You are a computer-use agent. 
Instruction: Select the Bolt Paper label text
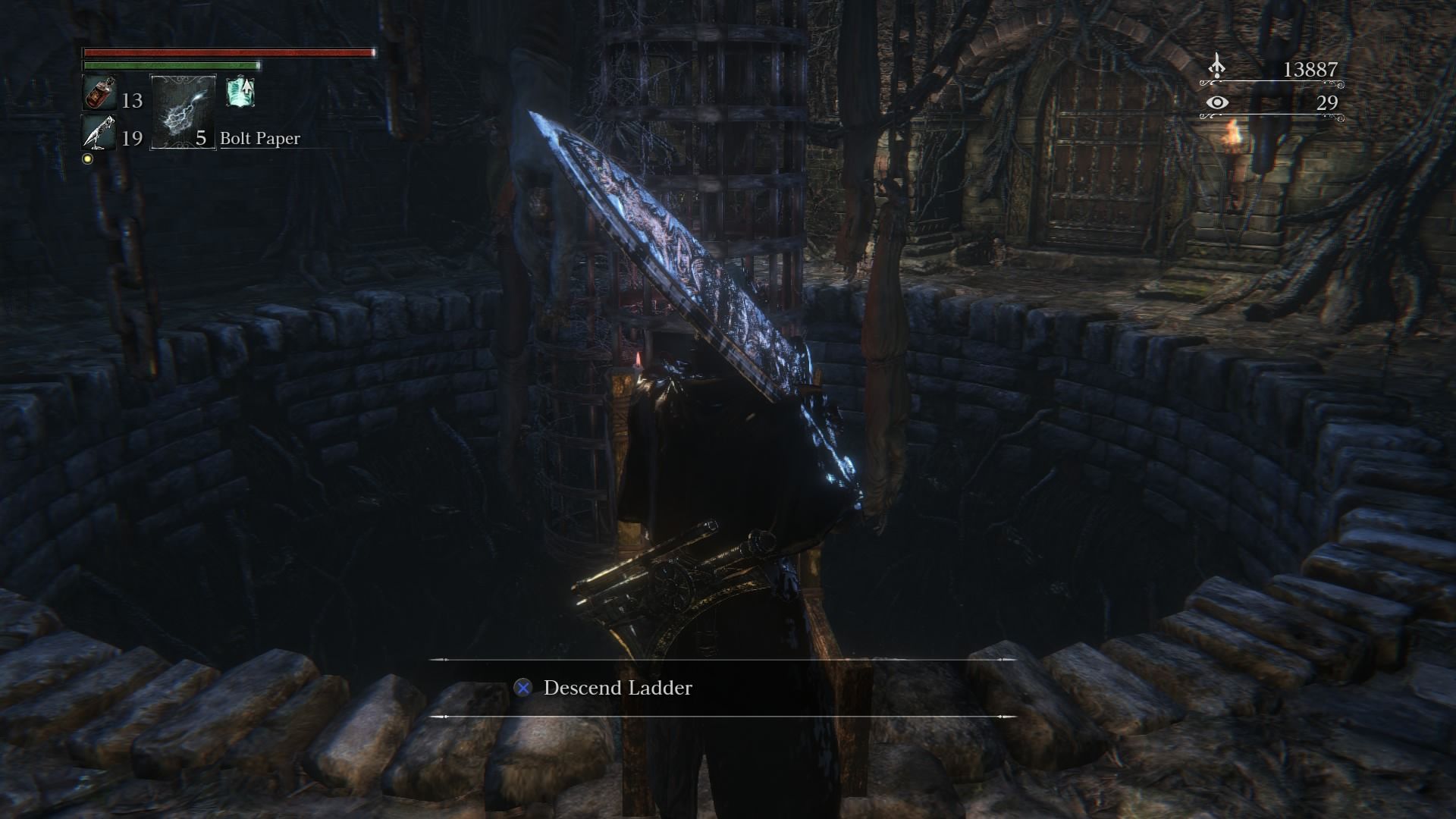pos(259,139)
